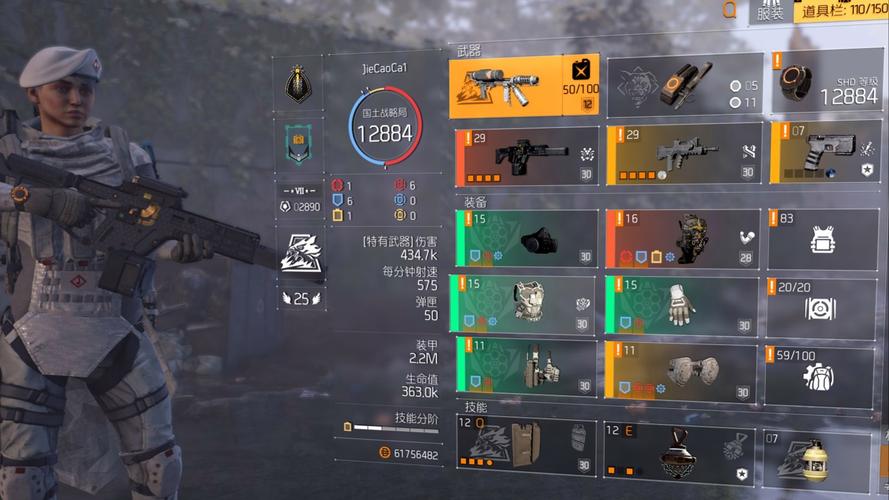889x500 pixels.
Task: Choose the pistol sidearm slot
Action: [821, 155]
